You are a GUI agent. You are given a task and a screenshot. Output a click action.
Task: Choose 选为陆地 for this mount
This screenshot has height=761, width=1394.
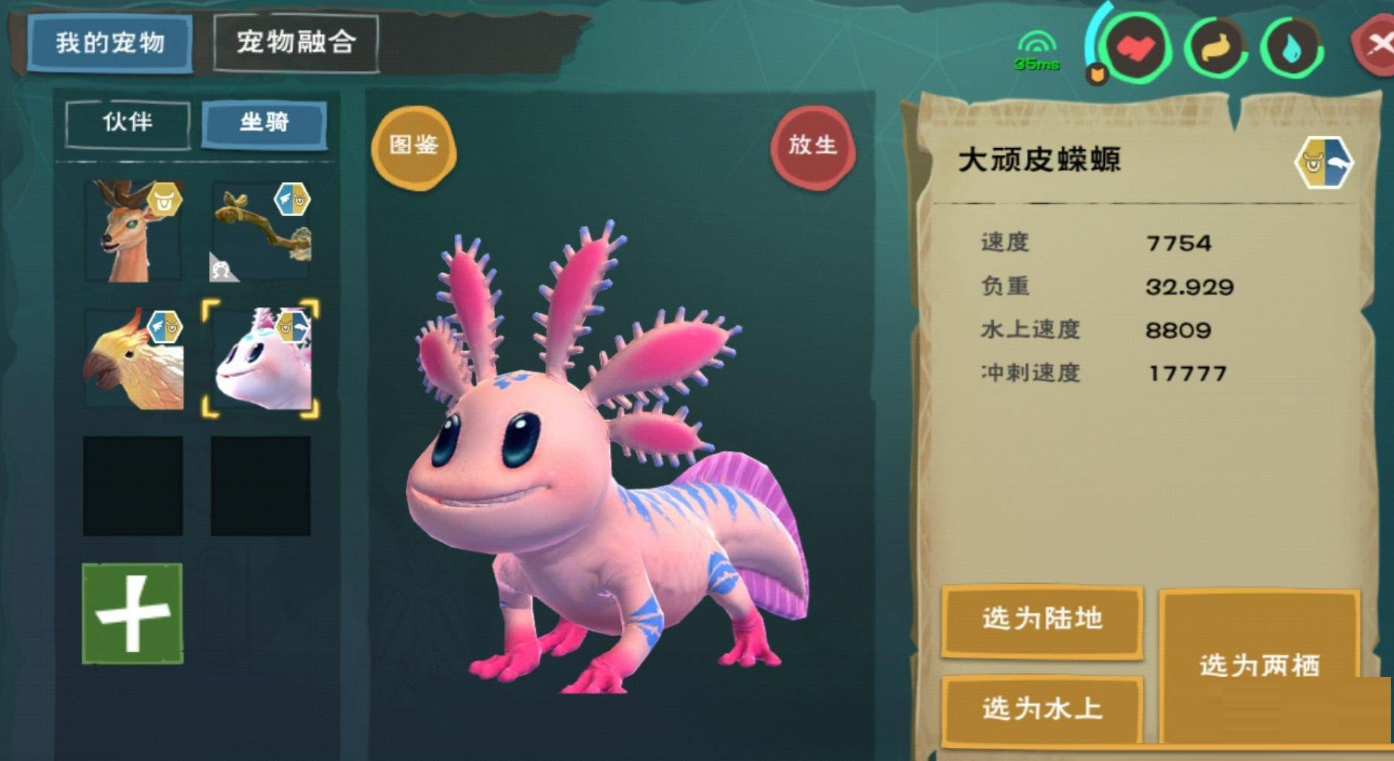click(1042, 620)
